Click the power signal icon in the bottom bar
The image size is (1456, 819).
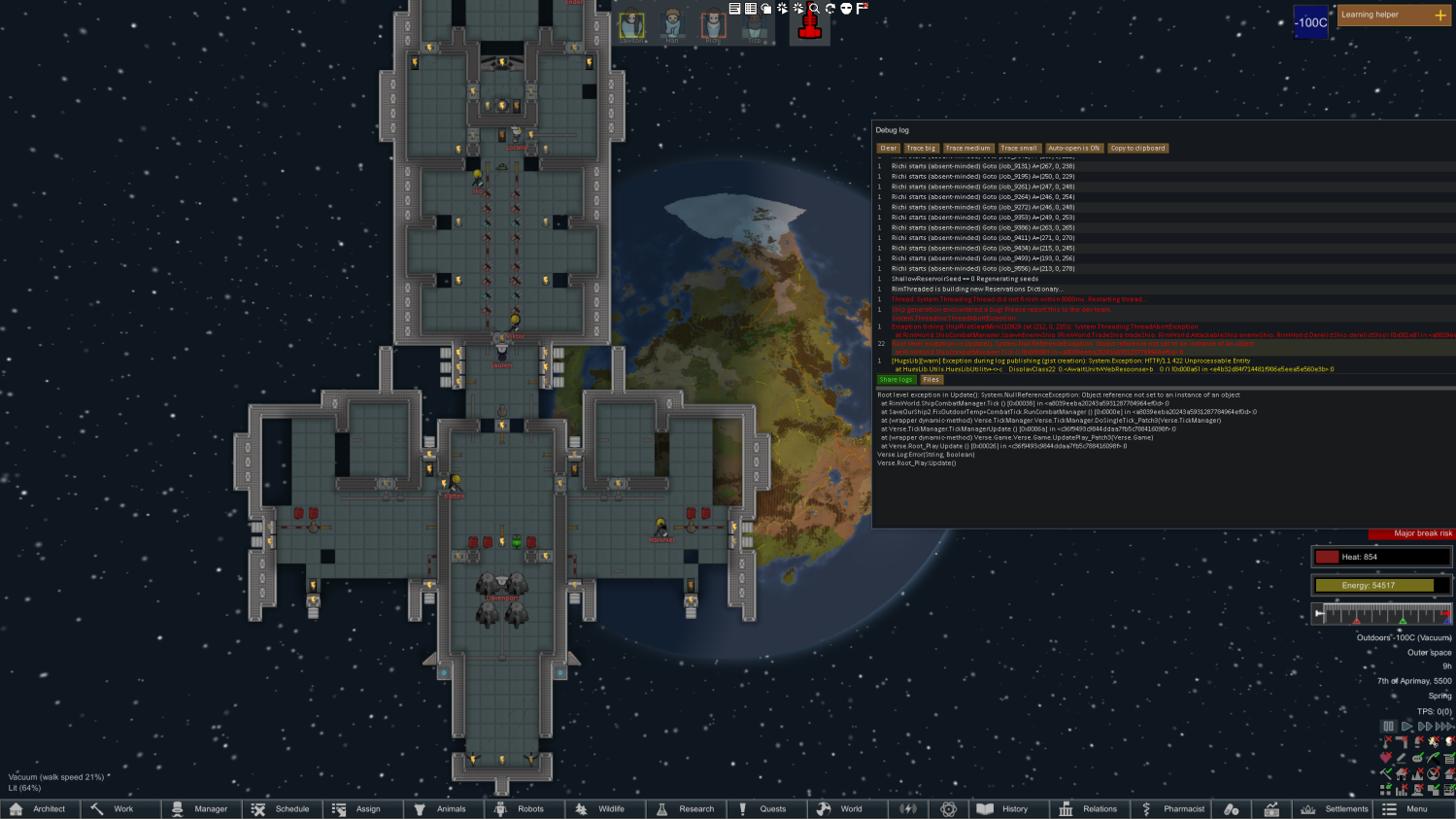pyautogui.click(x=910, y=808)
